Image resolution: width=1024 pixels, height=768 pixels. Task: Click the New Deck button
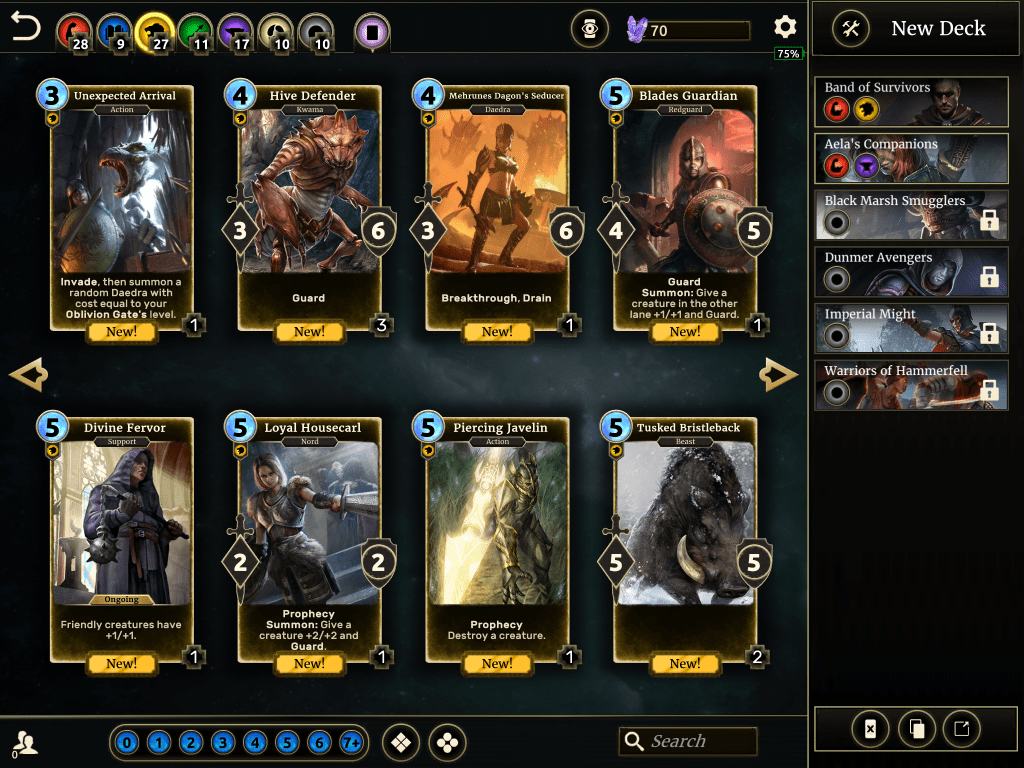pyautogui.click(x=916, y=29)
